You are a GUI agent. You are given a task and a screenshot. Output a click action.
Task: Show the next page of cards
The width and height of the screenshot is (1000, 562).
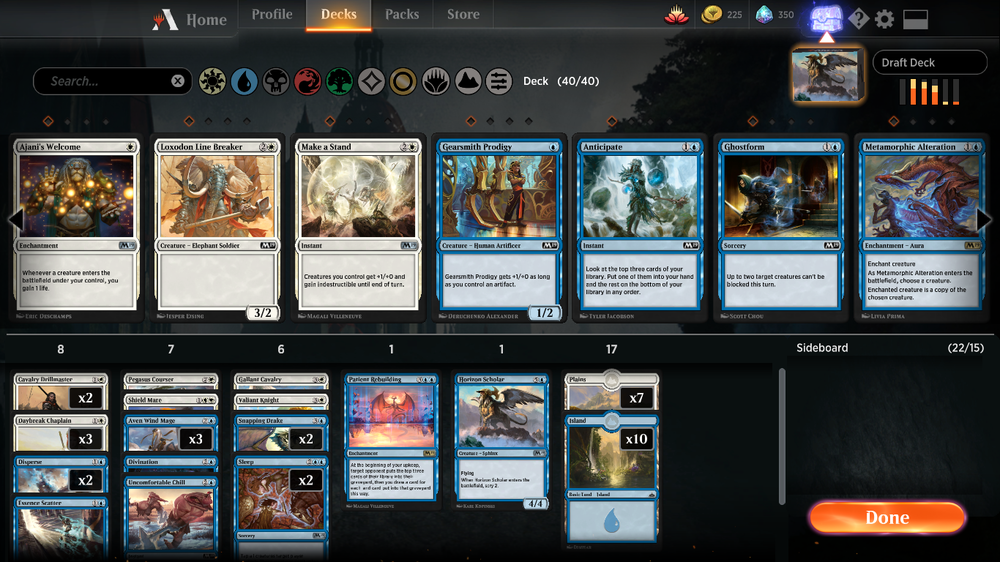(x=985, y=220)
